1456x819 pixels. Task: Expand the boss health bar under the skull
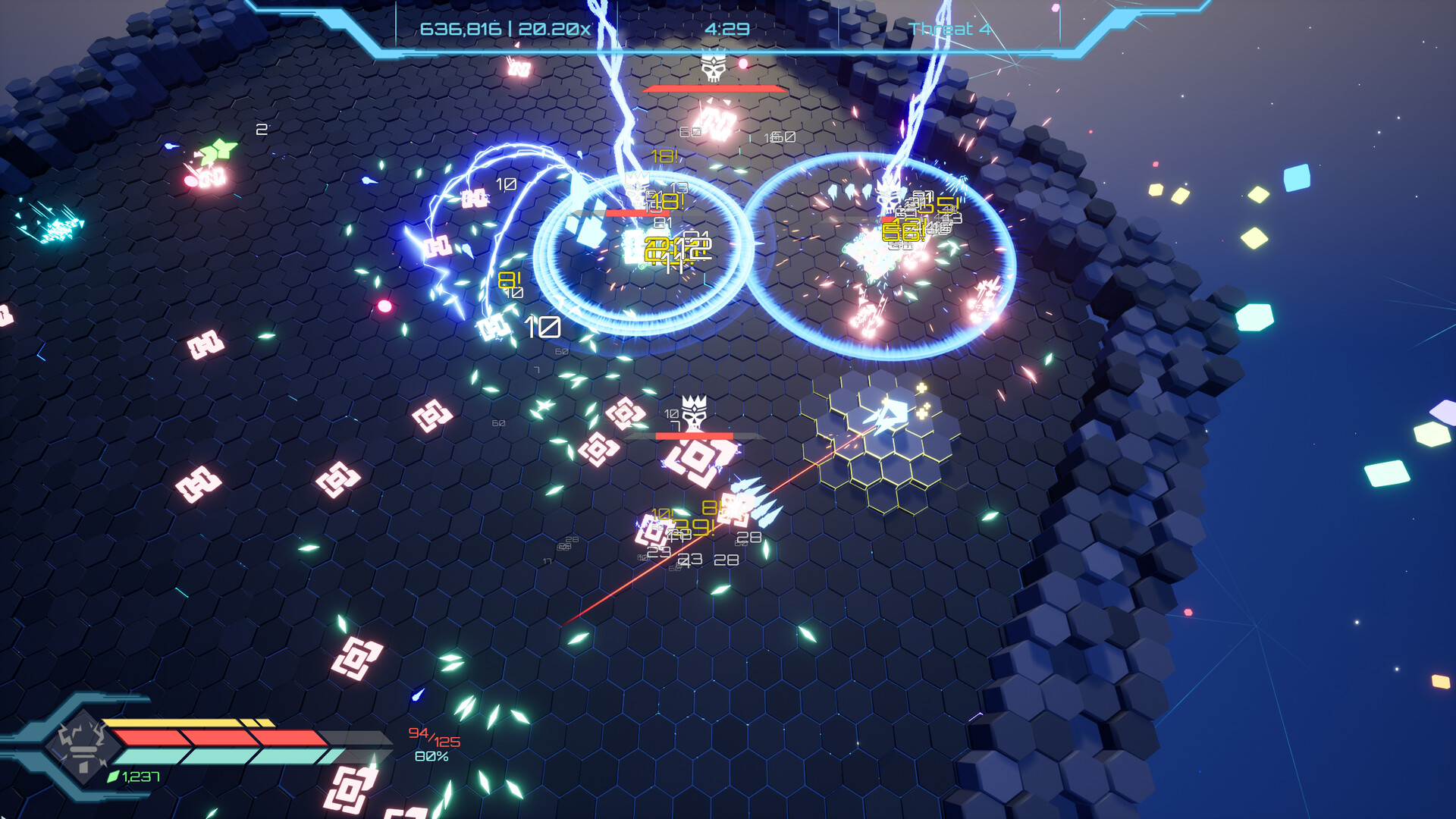click(714, 87)
